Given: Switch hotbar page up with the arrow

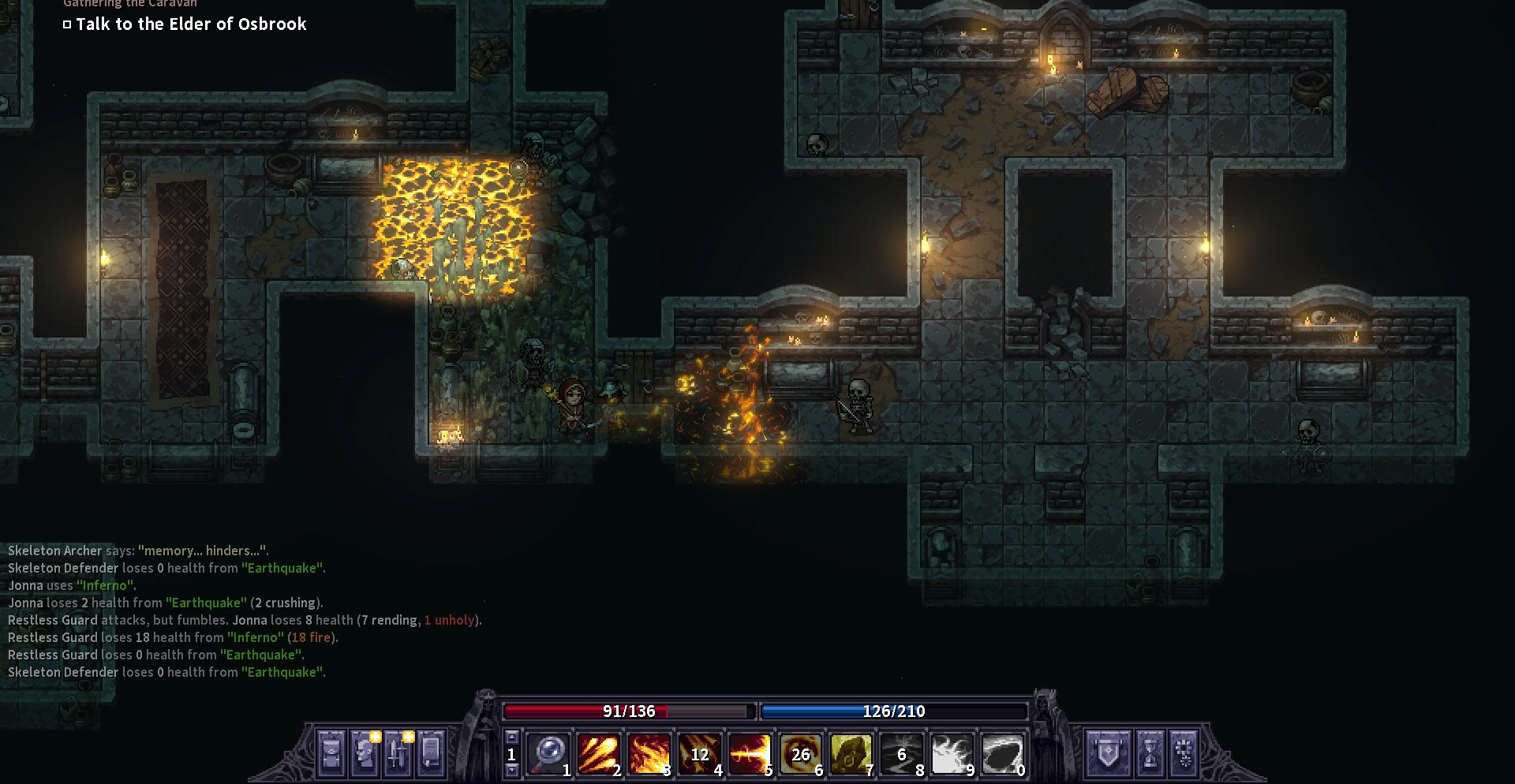Looking at the screenshot, I should [511, 737].
